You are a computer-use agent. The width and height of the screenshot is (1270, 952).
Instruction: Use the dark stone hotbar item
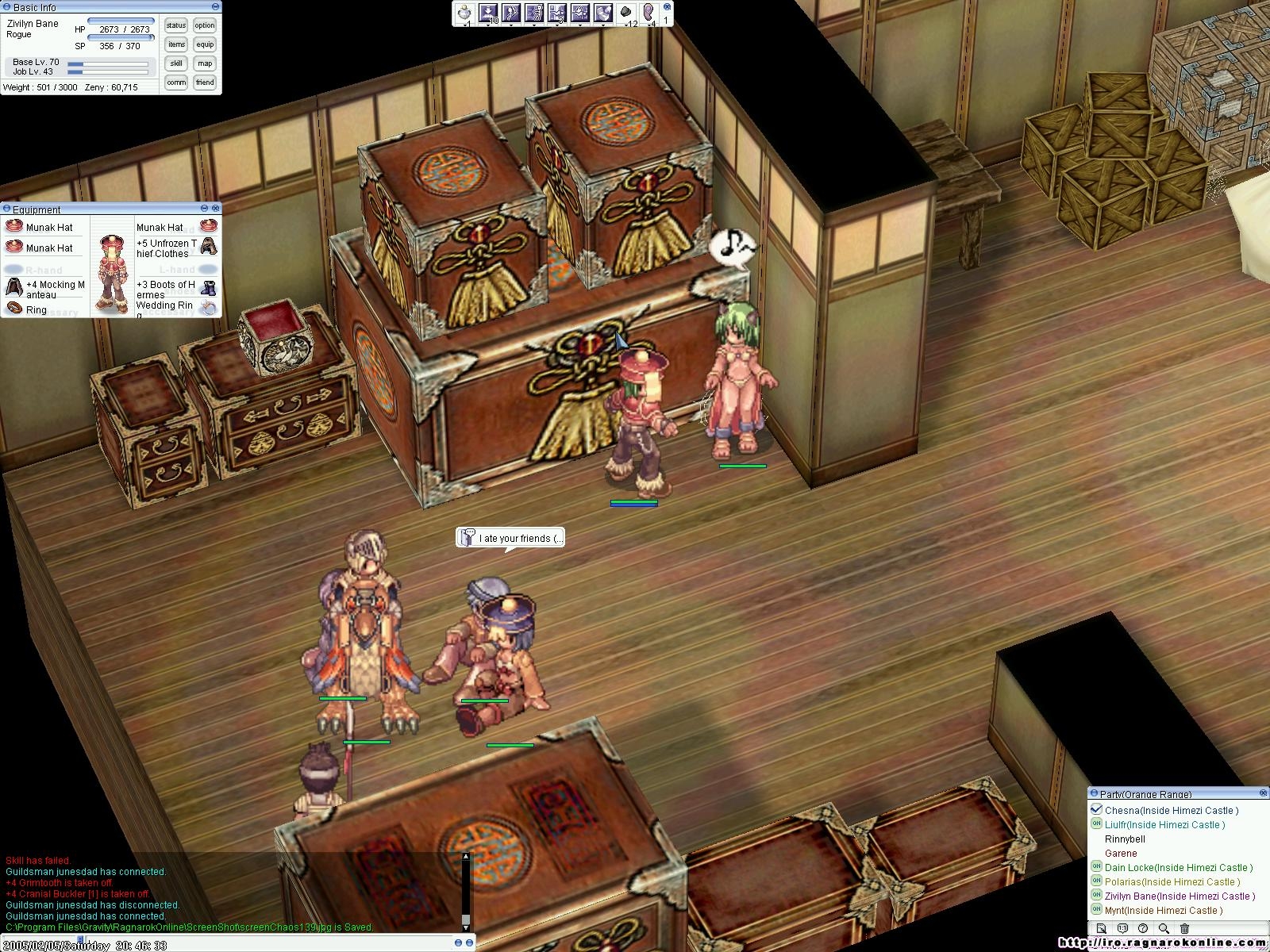[x=625, y=13]
